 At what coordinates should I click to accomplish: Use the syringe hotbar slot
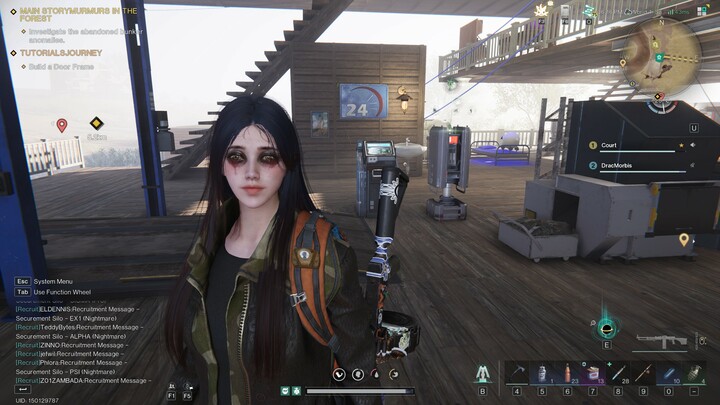click(x=618, y=373)
